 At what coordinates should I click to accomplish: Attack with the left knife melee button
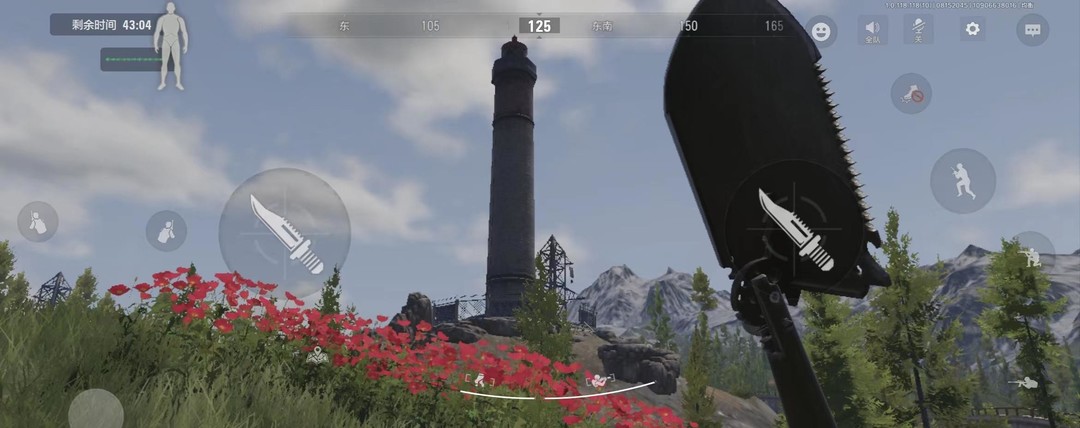285,233
